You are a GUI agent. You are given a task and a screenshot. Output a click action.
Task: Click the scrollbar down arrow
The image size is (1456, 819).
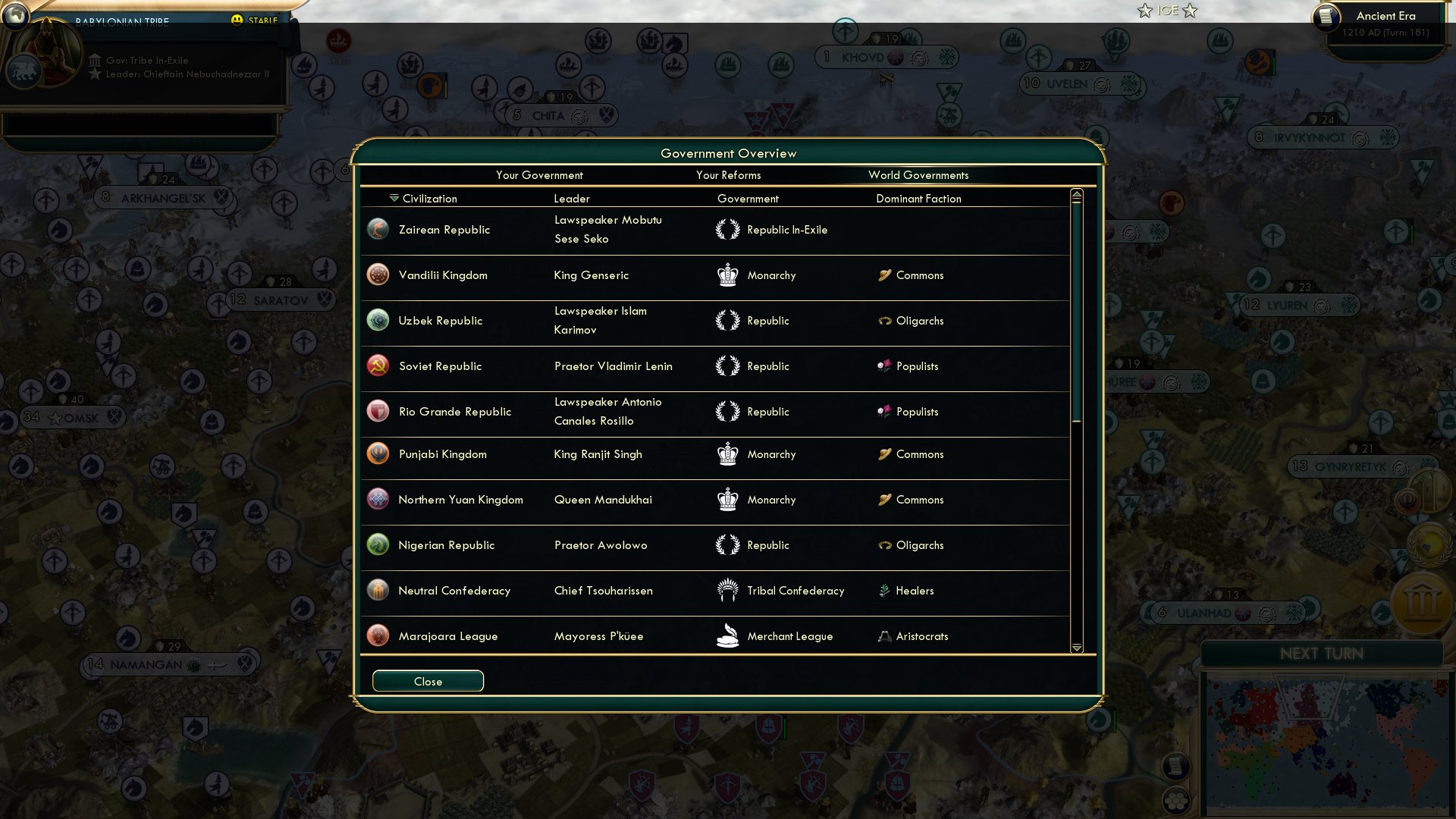click(1075, 648)
